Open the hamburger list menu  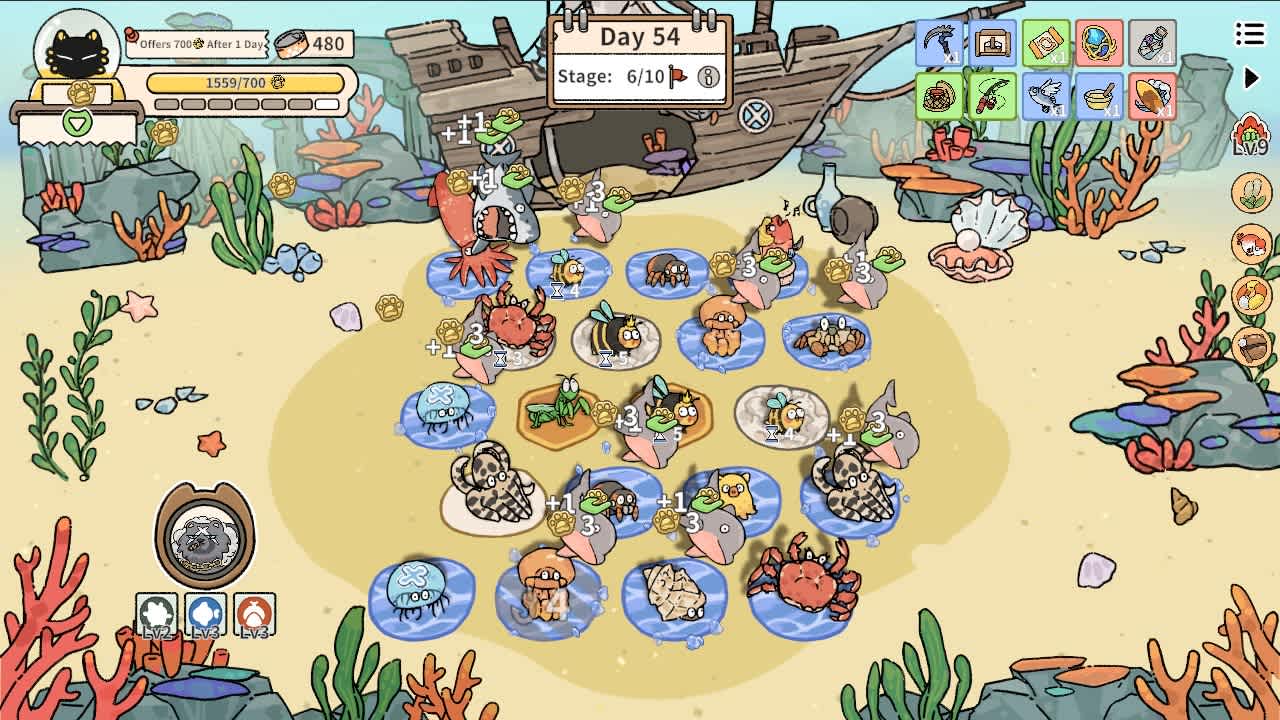click(1249, 33)
